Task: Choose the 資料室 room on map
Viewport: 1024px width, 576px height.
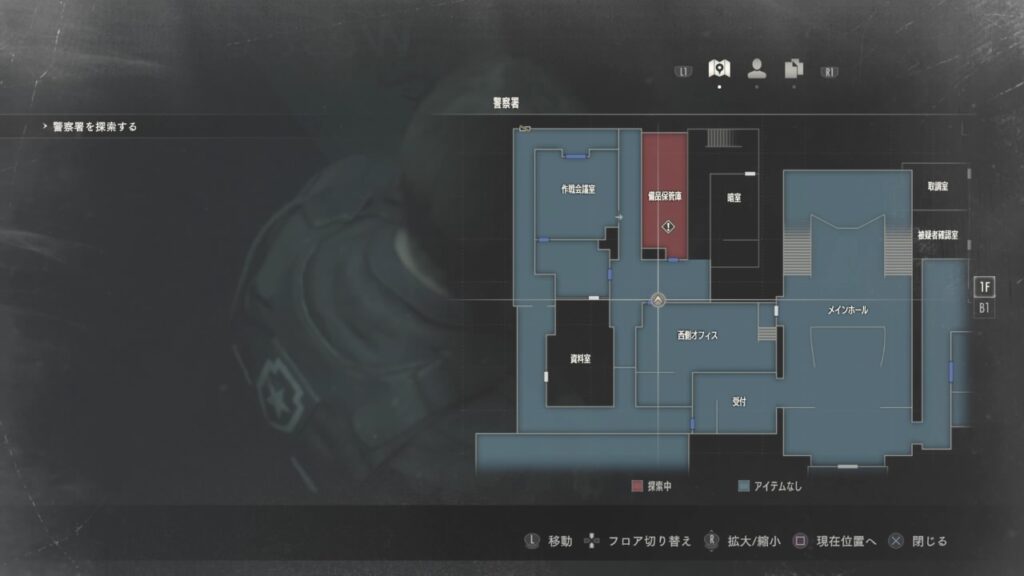Action: coord(580,358)
